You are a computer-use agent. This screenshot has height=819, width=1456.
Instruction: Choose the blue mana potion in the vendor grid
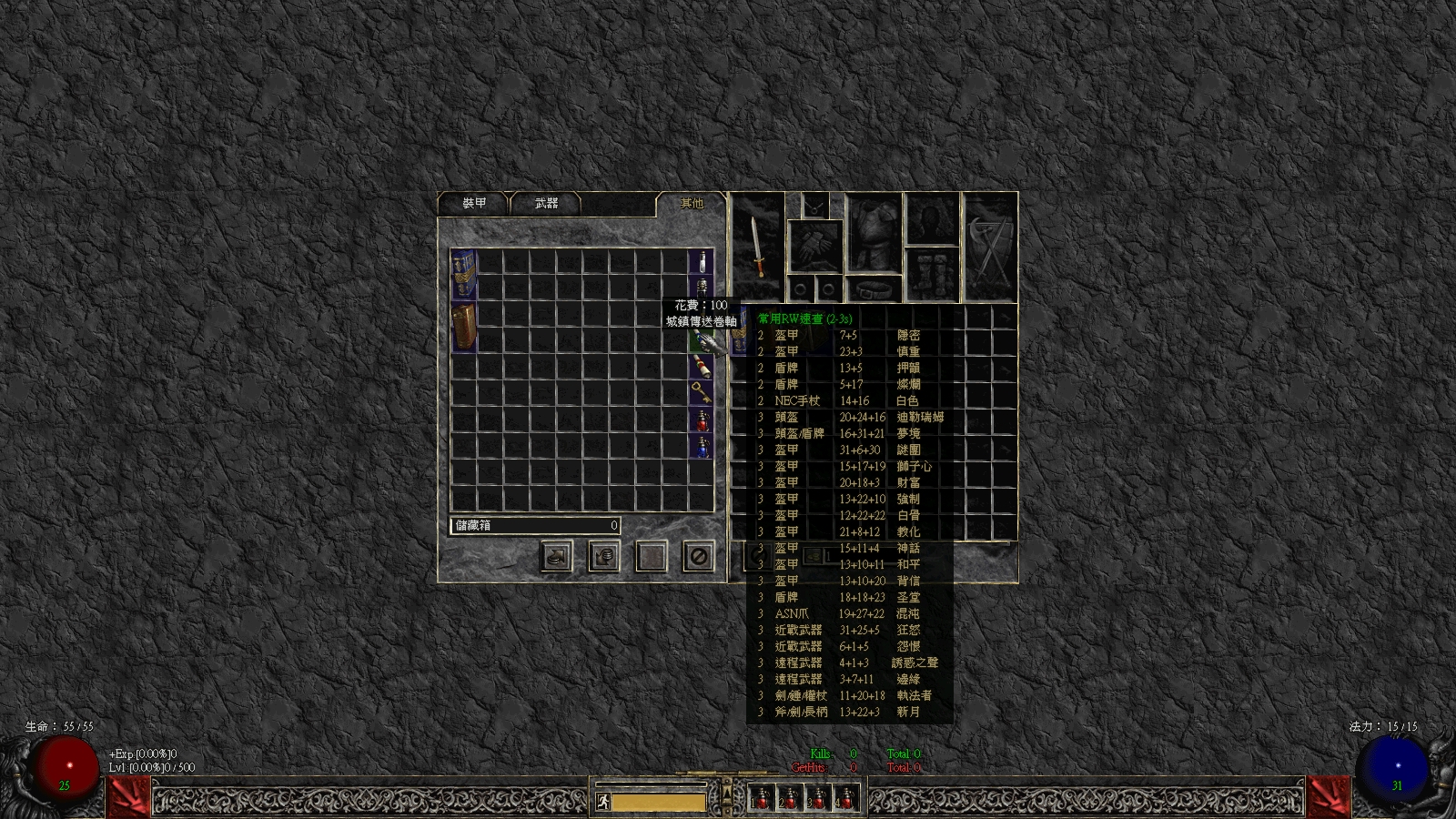pyautogui.click(x=701, y=446)
